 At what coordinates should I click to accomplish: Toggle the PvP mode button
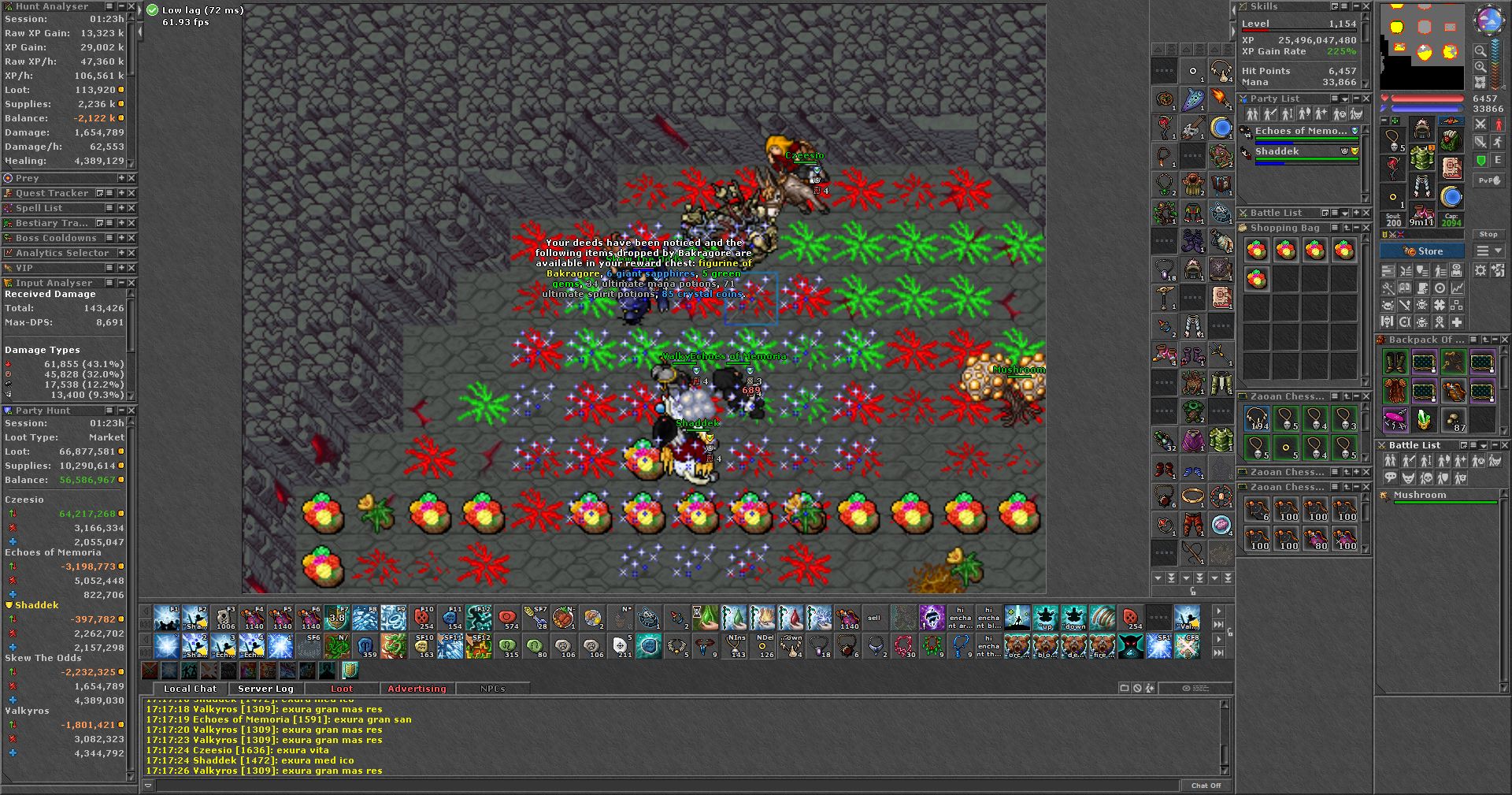[1488, 180]
